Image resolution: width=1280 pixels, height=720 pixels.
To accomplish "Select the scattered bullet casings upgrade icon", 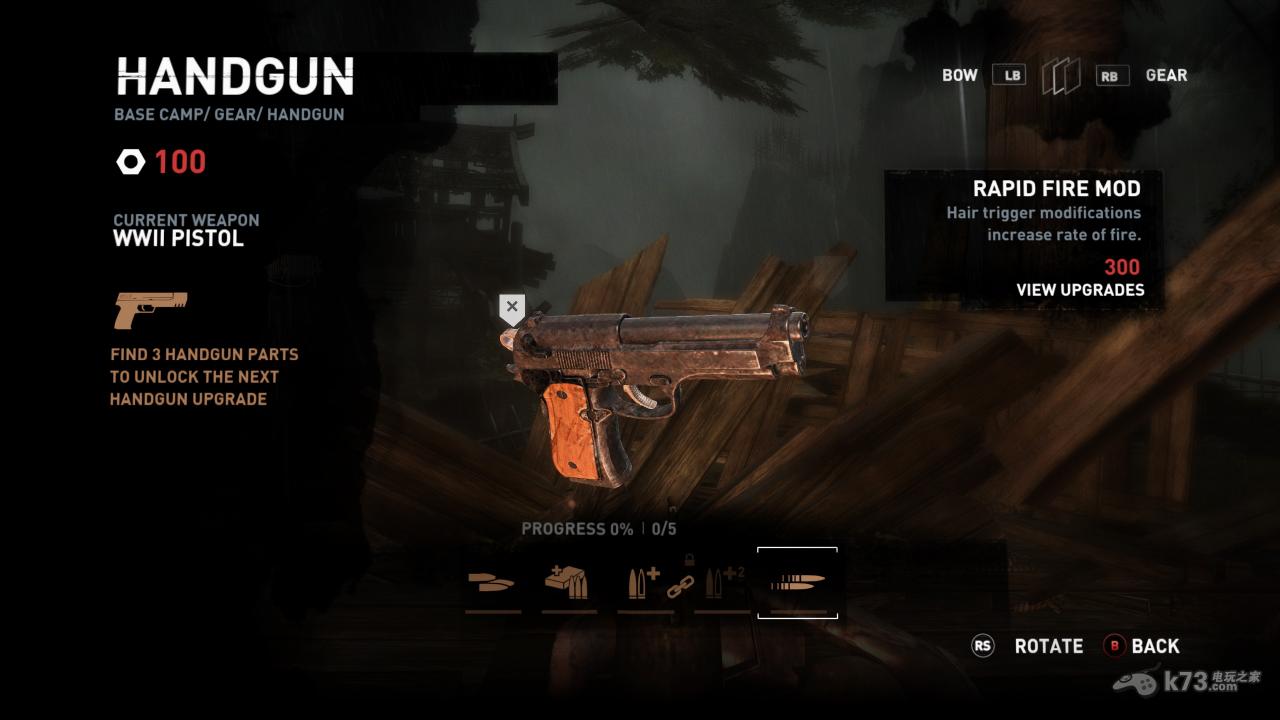I will click(x=492, y=583).
